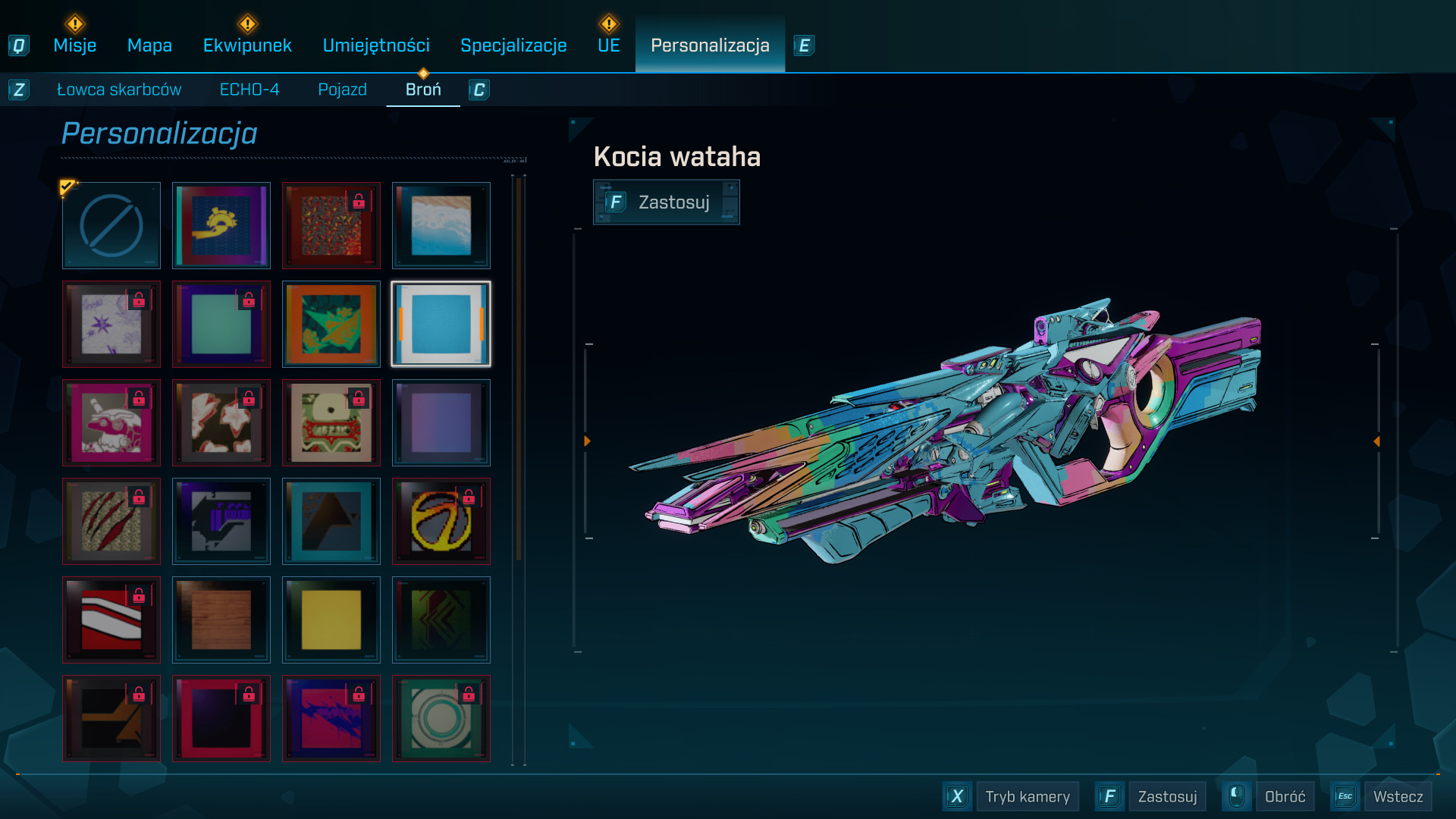
Task: Select the plain purple gradient skin tile
Action: pyautogui.click(x=441, y=422)
